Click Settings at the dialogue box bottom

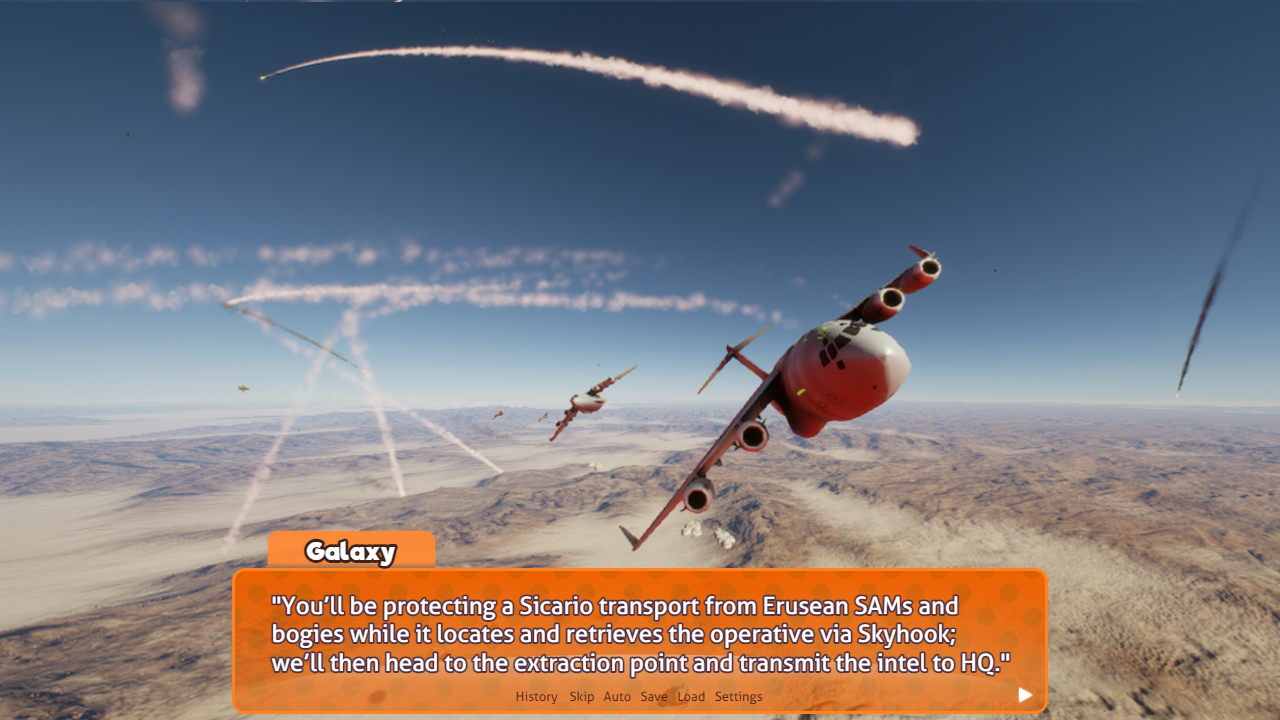[x=739, y=696]
